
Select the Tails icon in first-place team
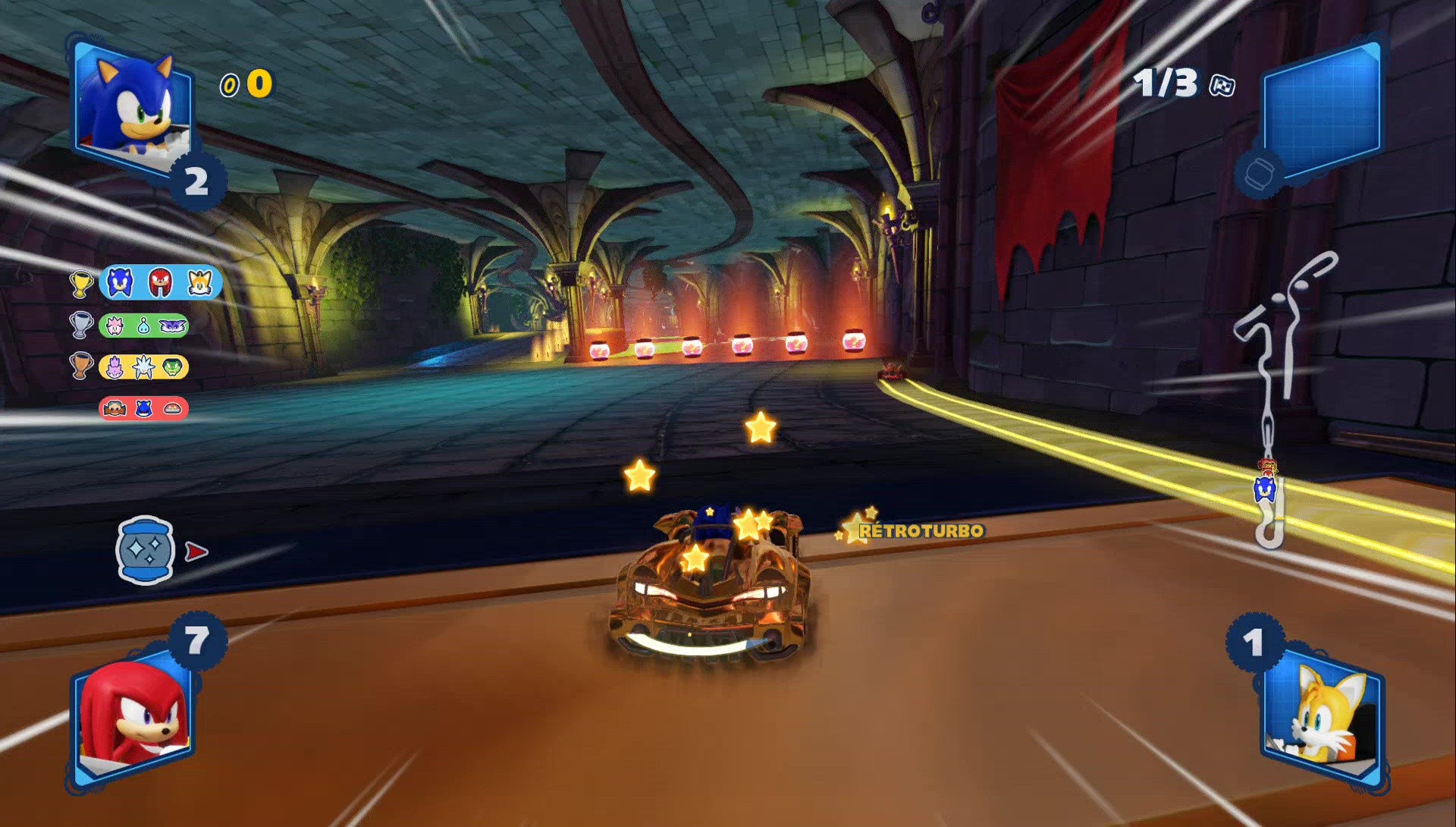(x=199, y=283)
